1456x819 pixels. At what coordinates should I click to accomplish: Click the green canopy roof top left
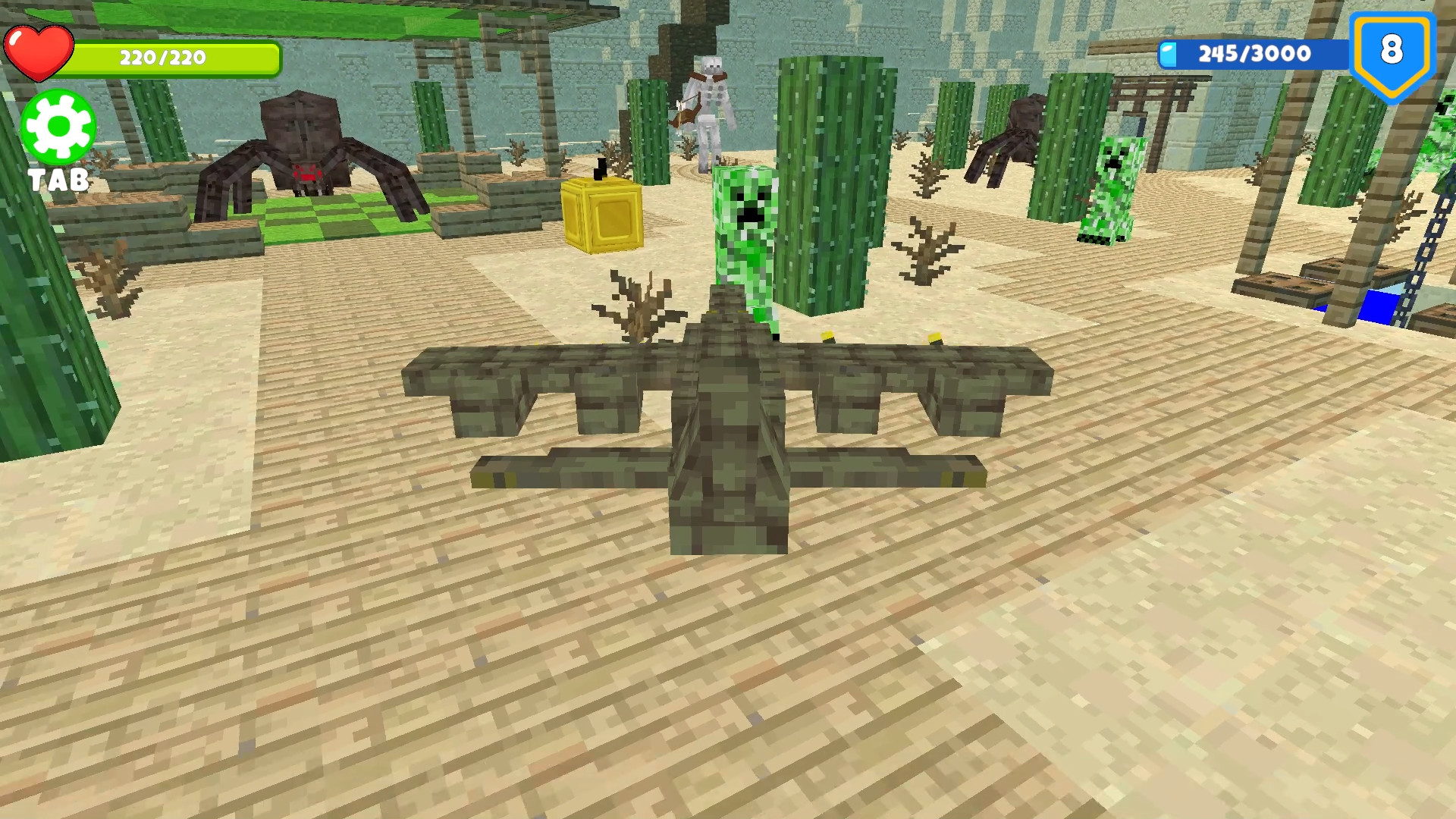[x=303, y=15]
